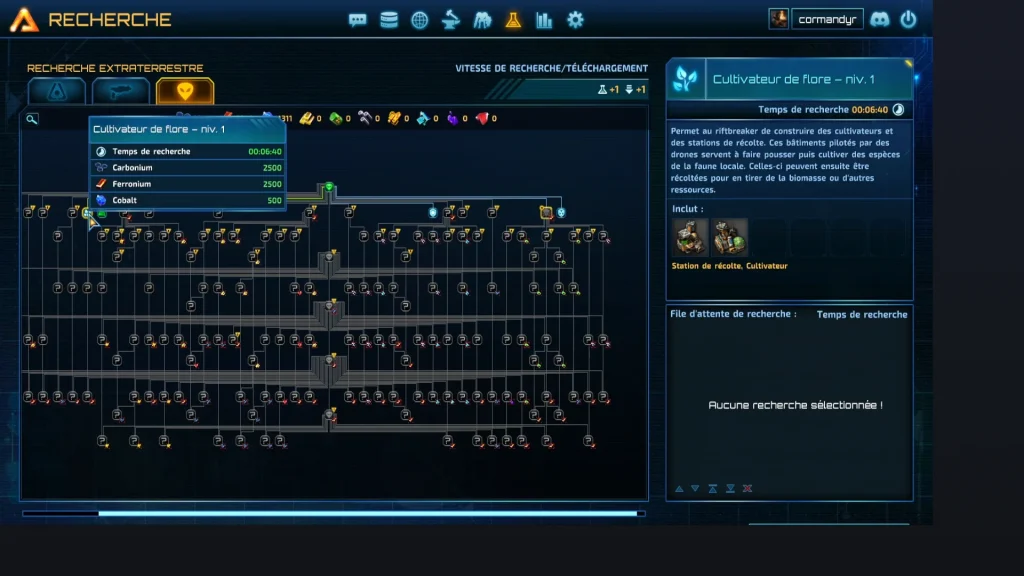
Task: Open the database stack icon menu
Action: [389, 20]
